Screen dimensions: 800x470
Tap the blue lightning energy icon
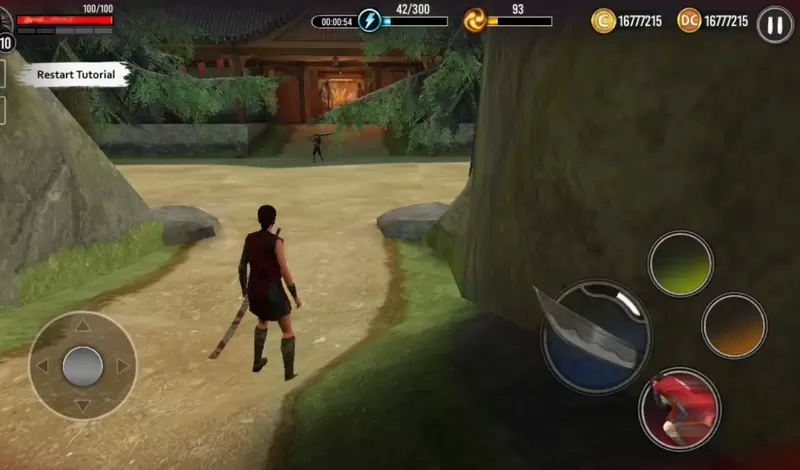tap(370, 21)
